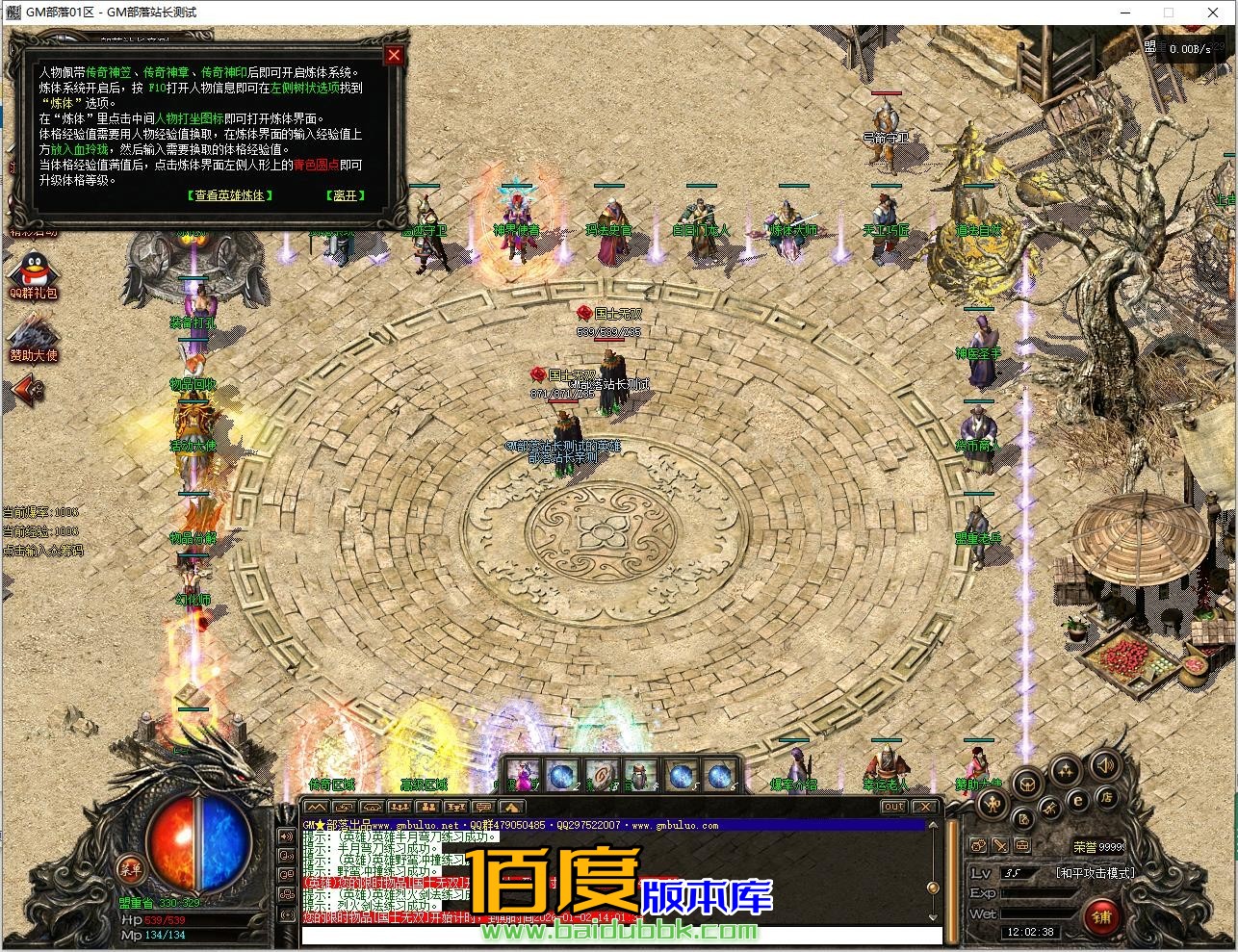Click the crossed swords small button
The width and height of the screenshot is (1238, 952).
(1000, 846)
